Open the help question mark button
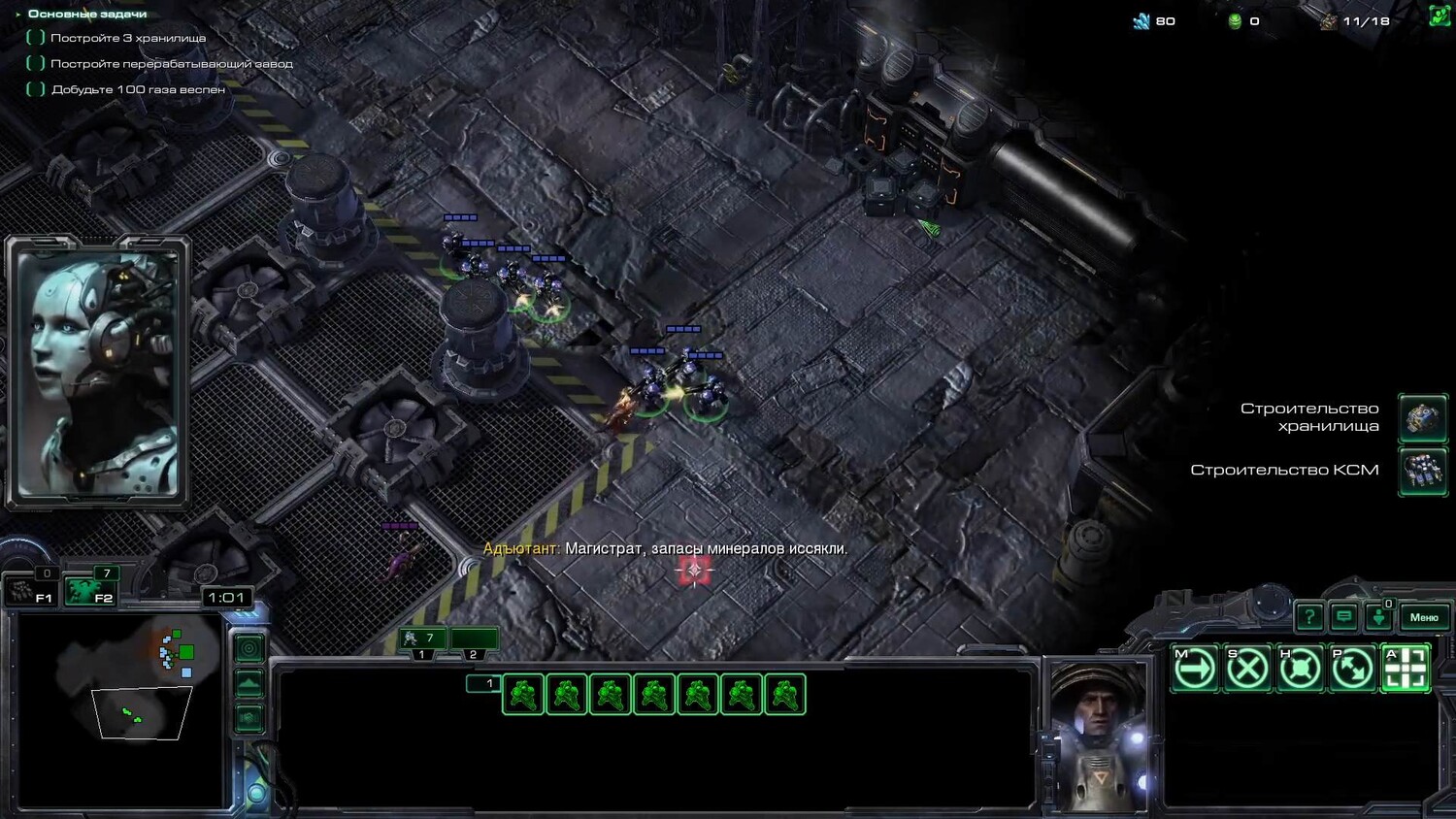Viewport: 1456px width, 819px height. [1308, 616]
